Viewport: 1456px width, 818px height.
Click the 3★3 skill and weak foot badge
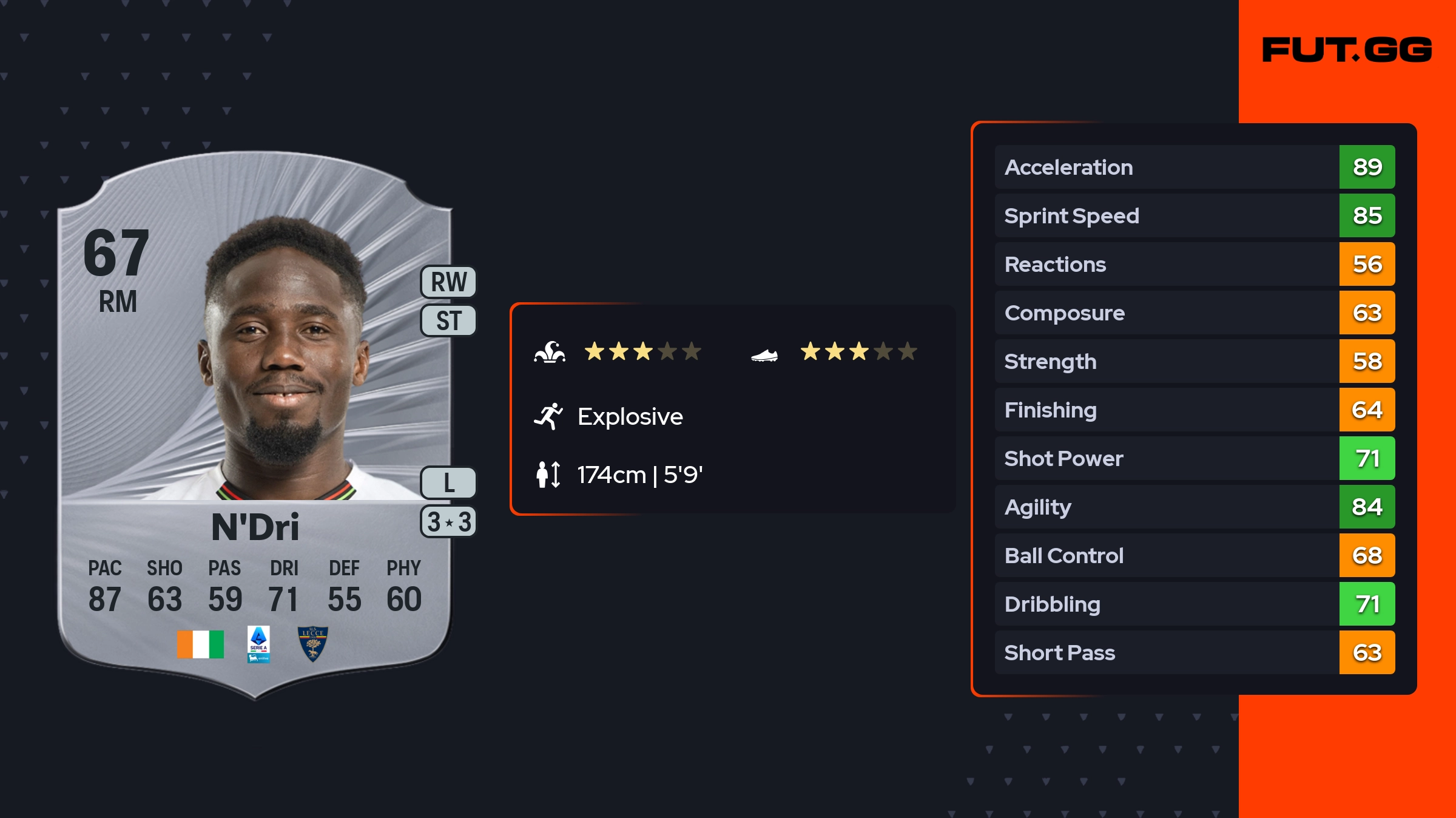449,522
